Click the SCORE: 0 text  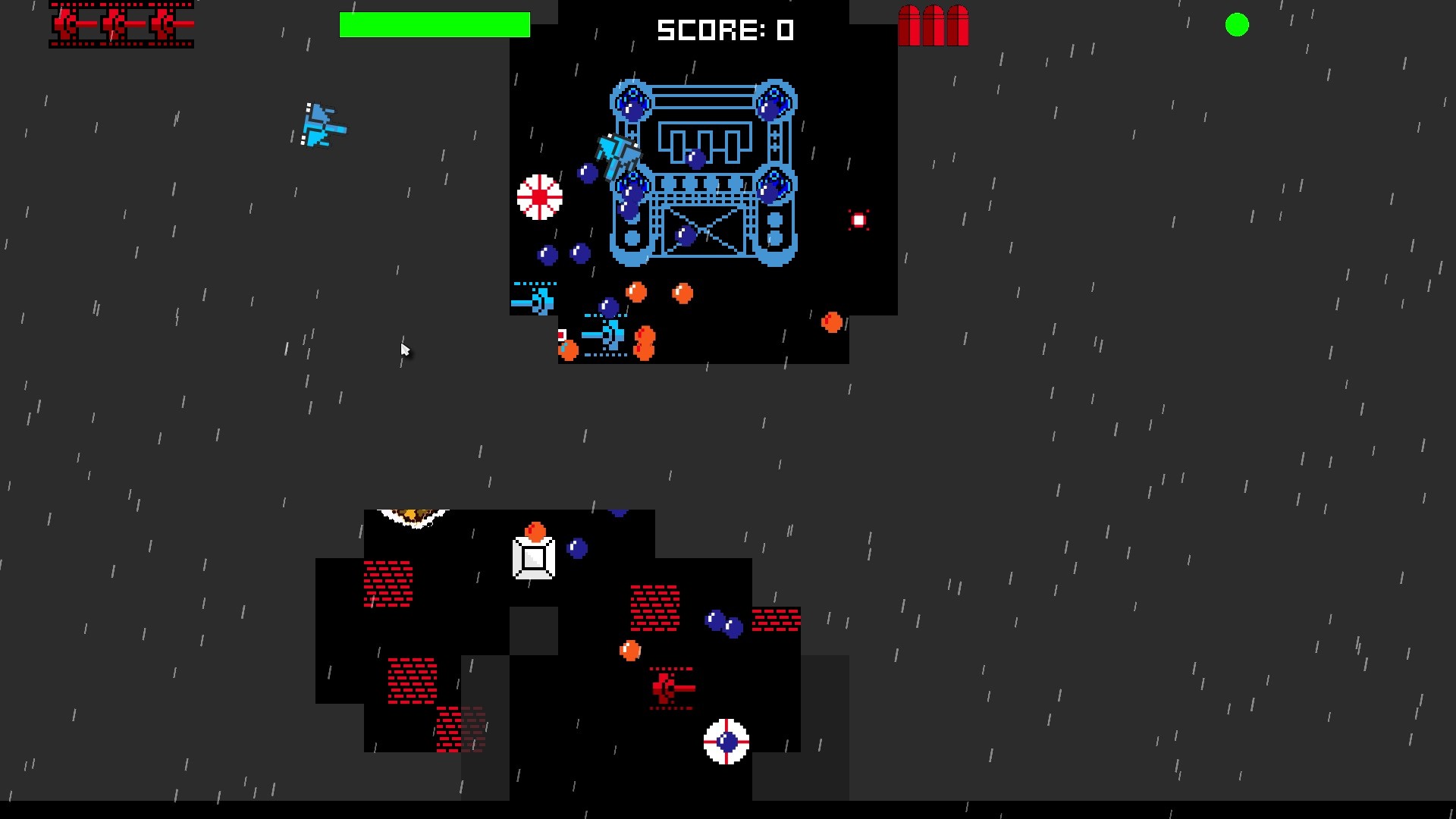pyautogui.click(x=726, y=30)
